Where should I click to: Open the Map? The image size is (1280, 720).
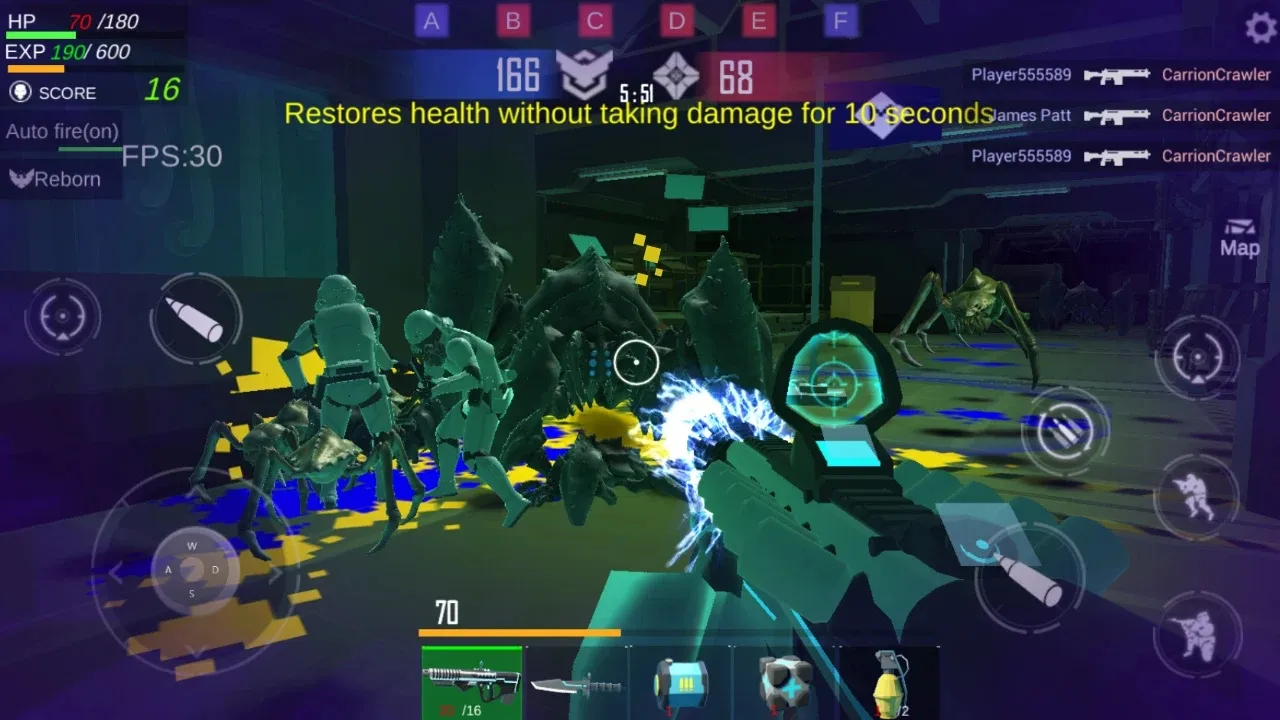1239,238
